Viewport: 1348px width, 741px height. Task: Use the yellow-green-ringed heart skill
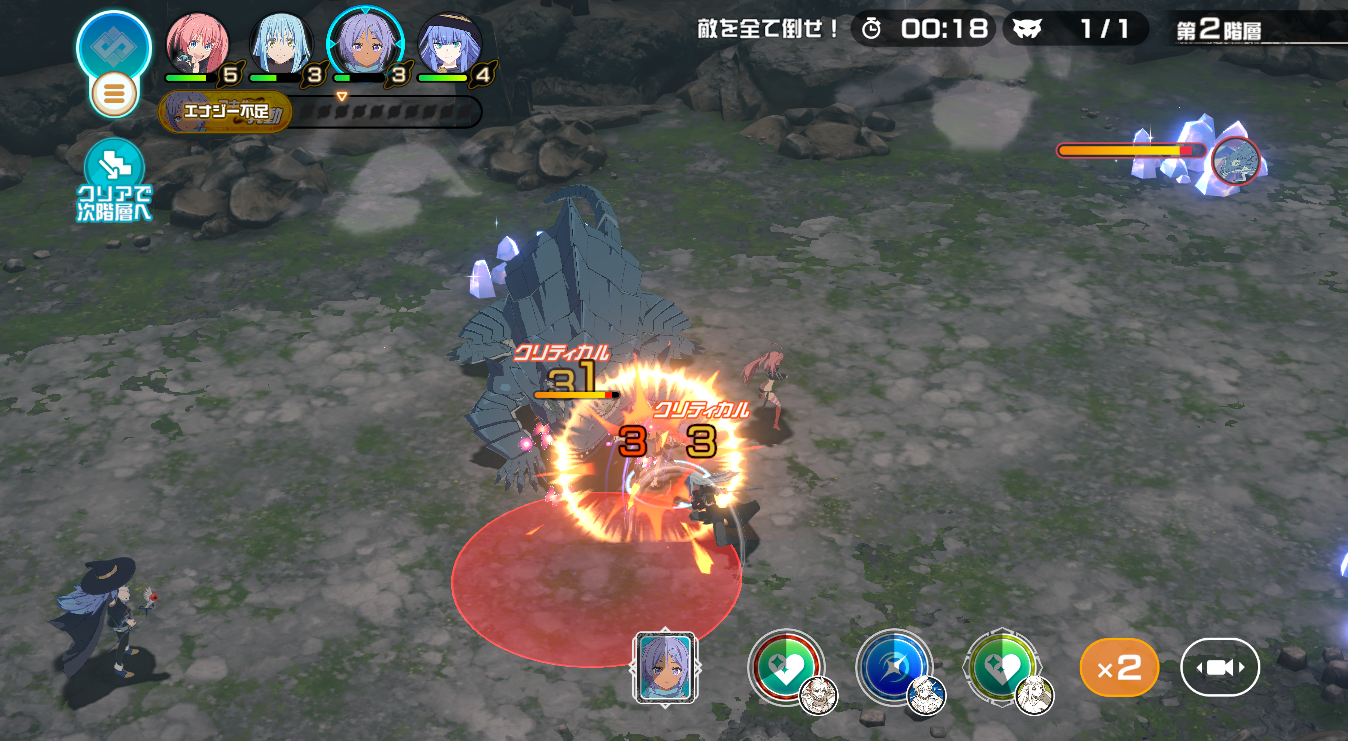click(x=1001, y=667)
